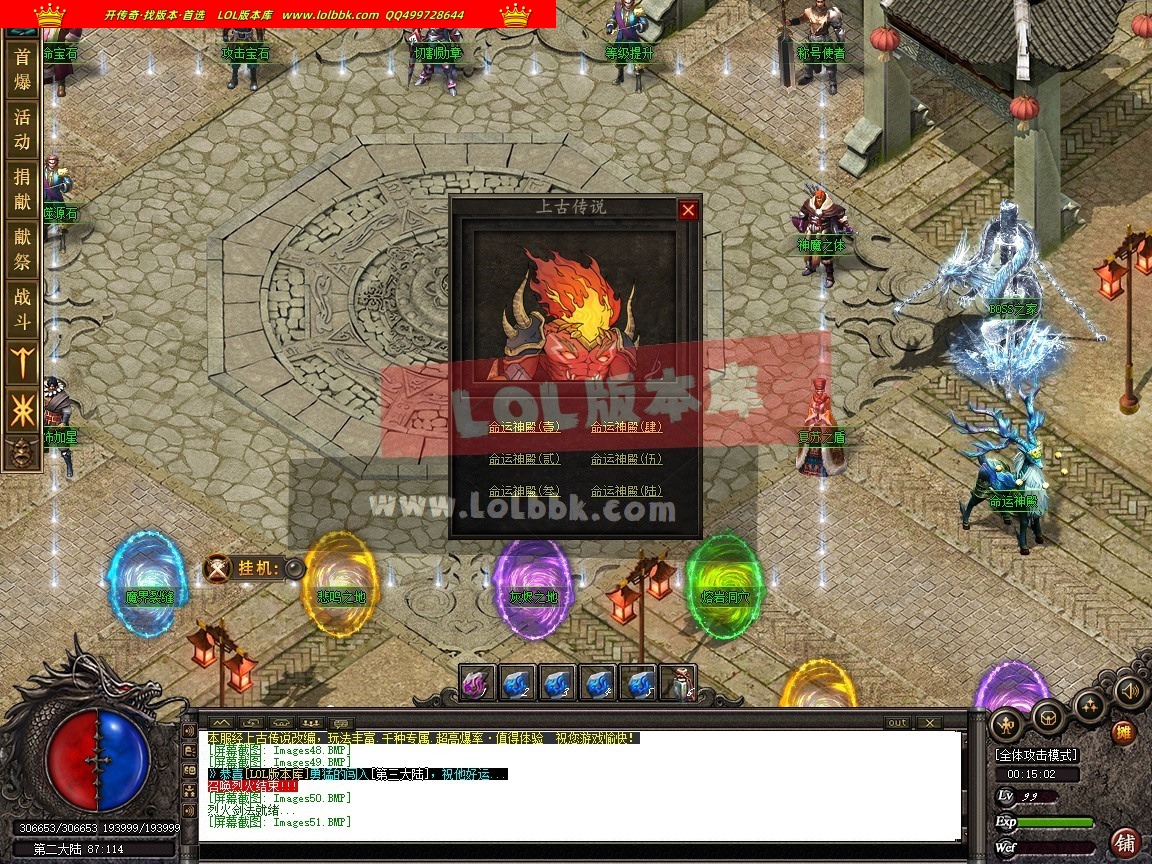1152x864 pixels.
Task: Toggle sound with the speaker icon
Action: pos(1129,690)
